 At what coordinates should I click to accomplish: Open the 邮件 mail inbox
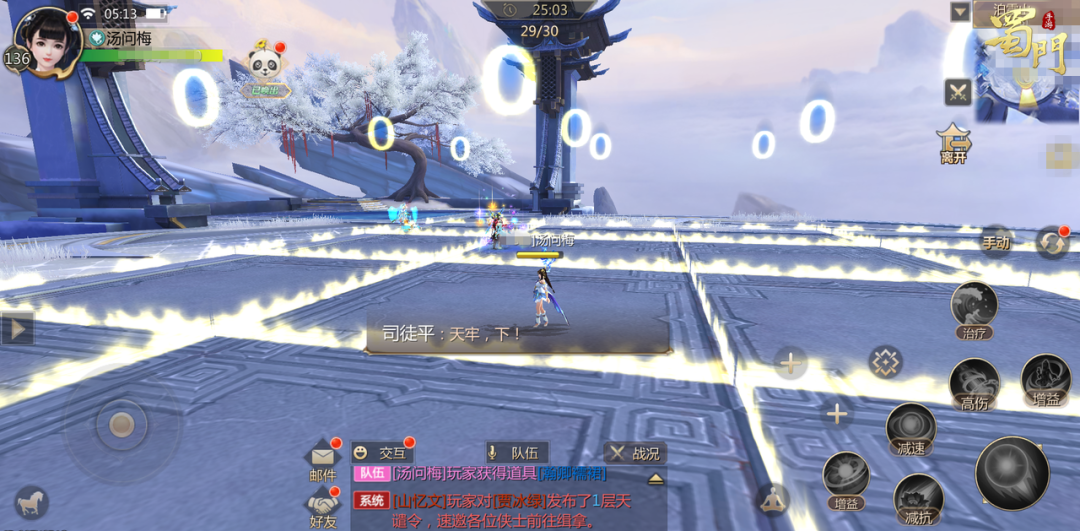pos(323,461)
